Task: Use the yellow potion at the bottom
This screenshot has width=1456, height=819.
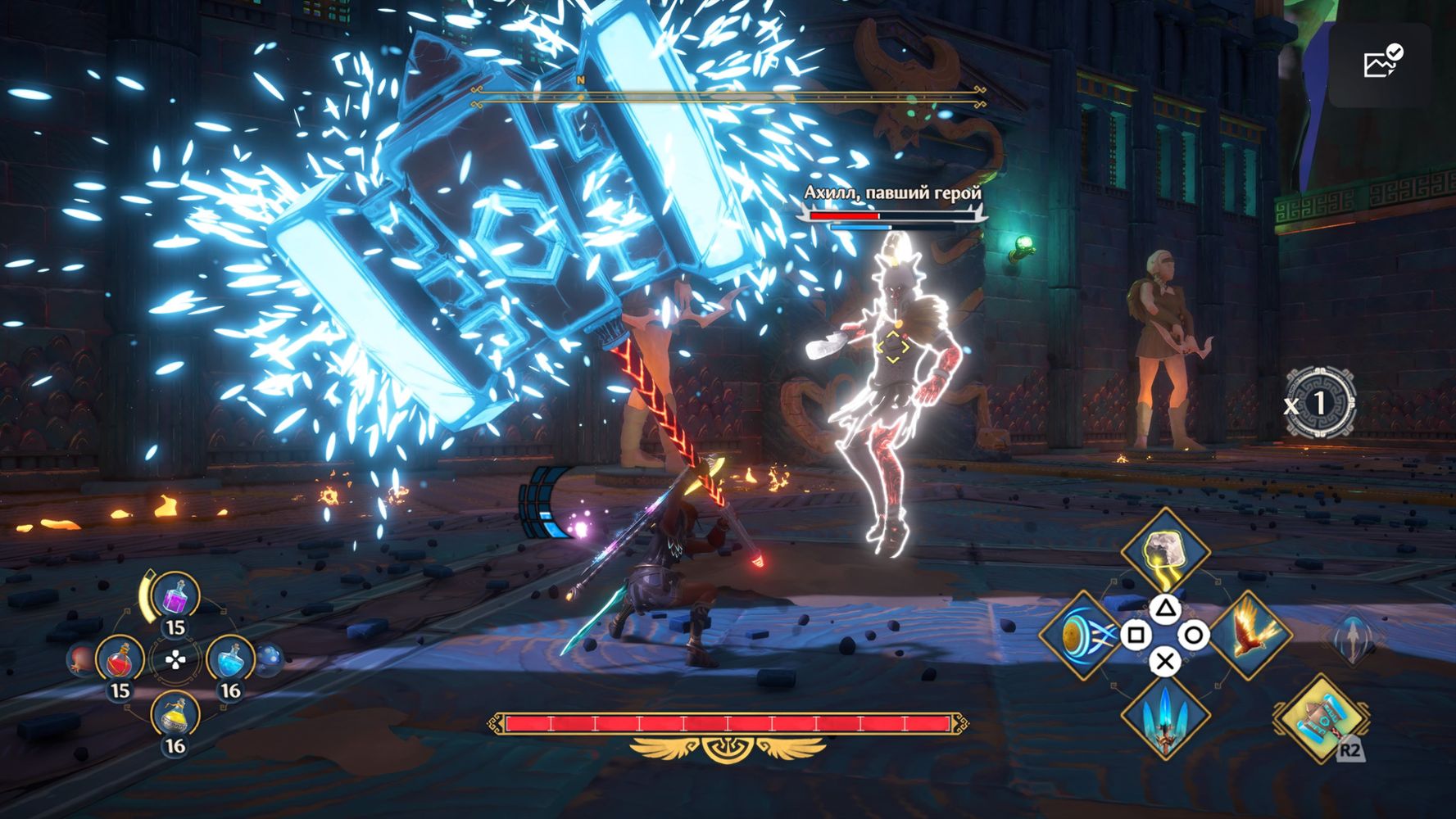Action: tap(175, 716)
